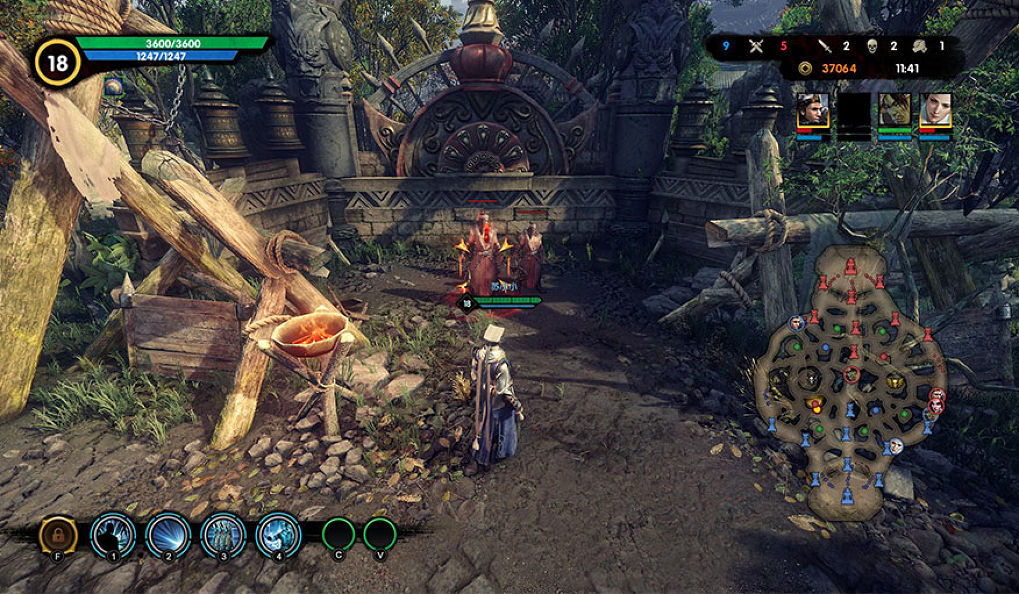Viewport: 1019px width, 594px height.
Task: Click the gold coin currency icon
Action: pyautogui.click(x=806, y=68)
